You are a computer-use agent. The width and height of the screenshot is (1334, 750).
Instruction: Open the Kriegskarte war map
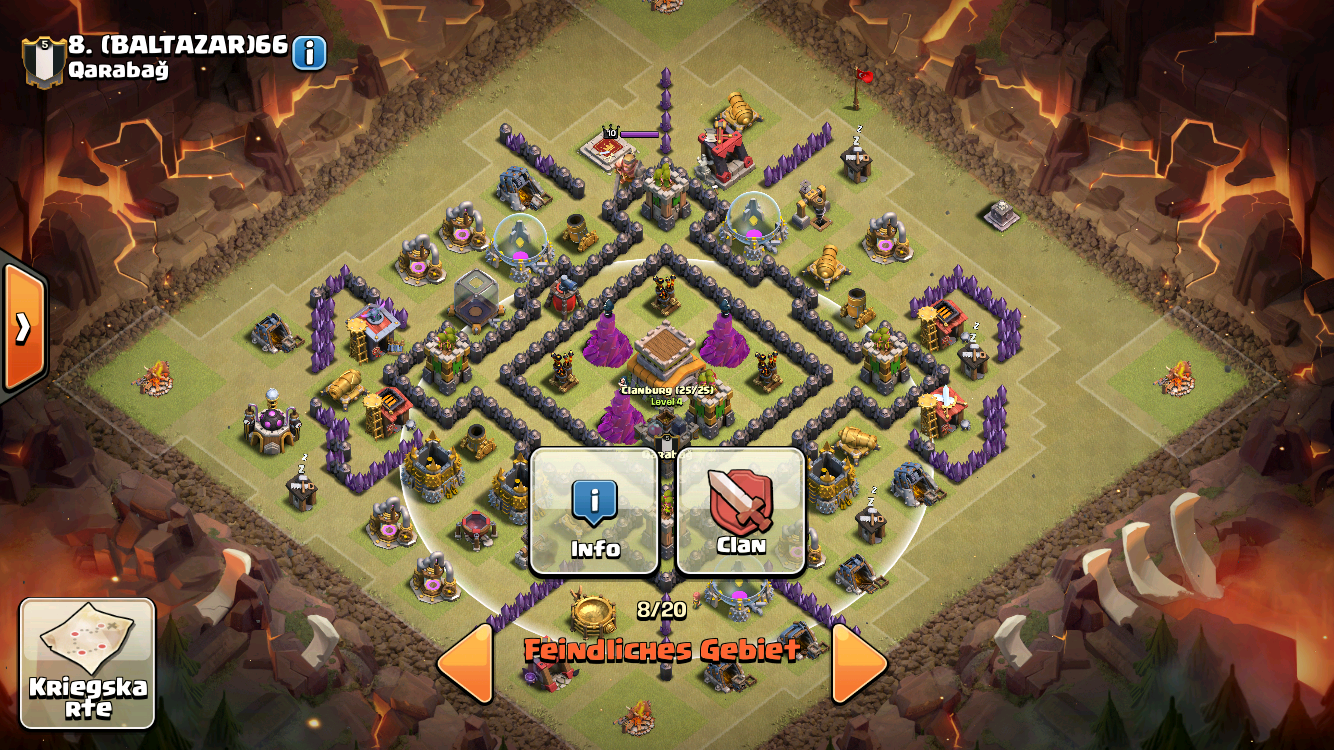(x=88, y=663)
